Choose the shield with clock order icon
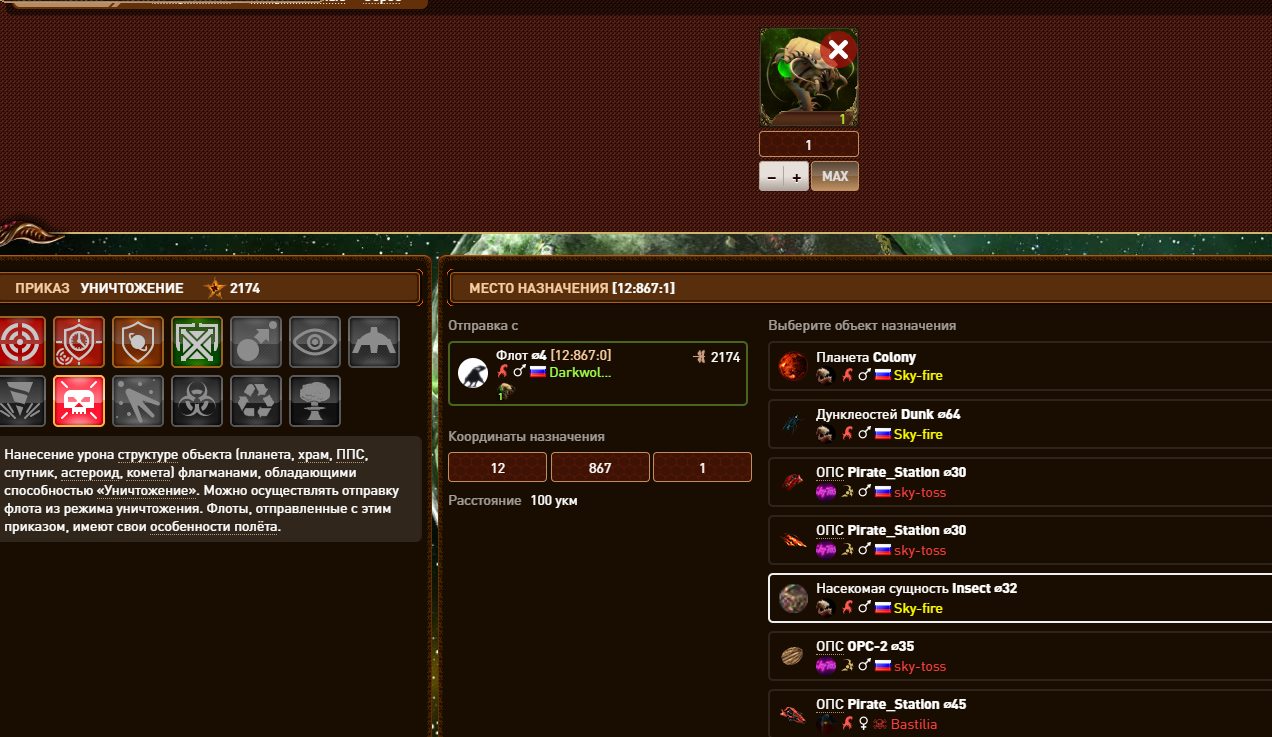 [79, 341]
